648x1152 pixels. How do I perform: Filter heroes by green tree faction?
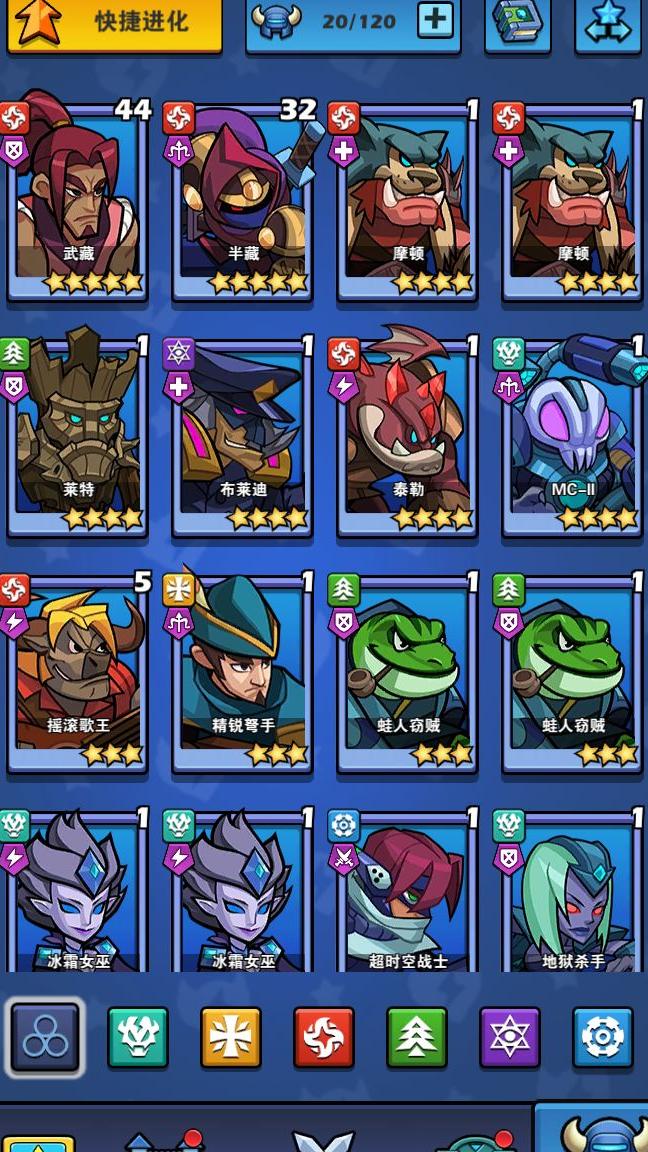417,1037
